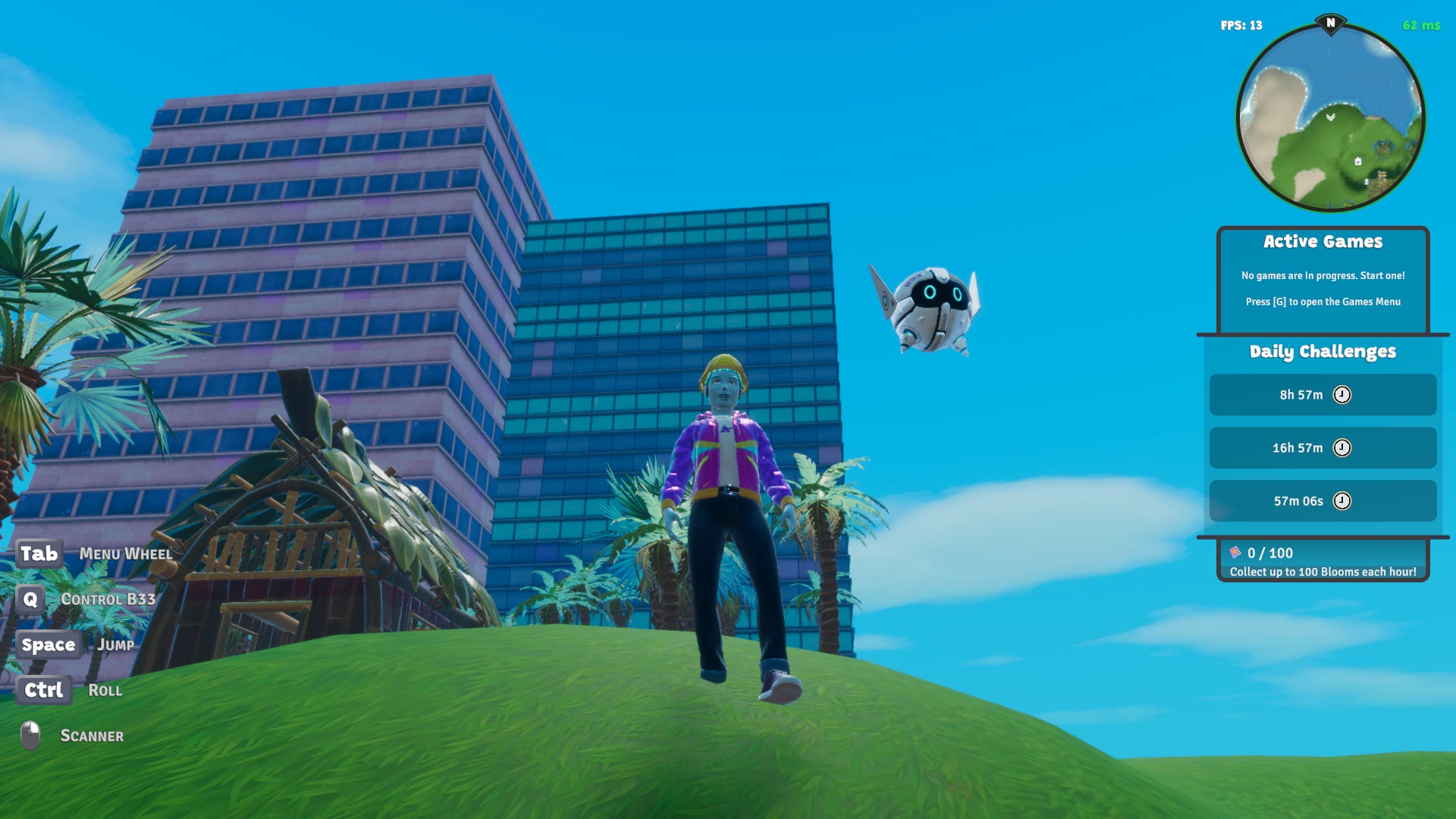Select the Daily Challenges panel header
Viewport: 1456px width, 819px height.
pos(1323,352)
